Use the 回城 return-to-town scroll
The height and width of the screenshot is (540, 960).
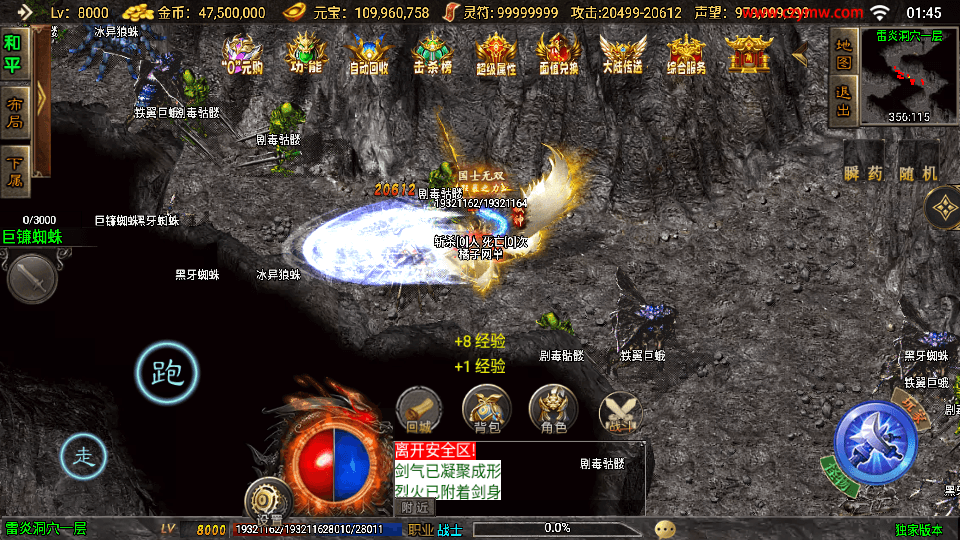click(x=419, y=409)
